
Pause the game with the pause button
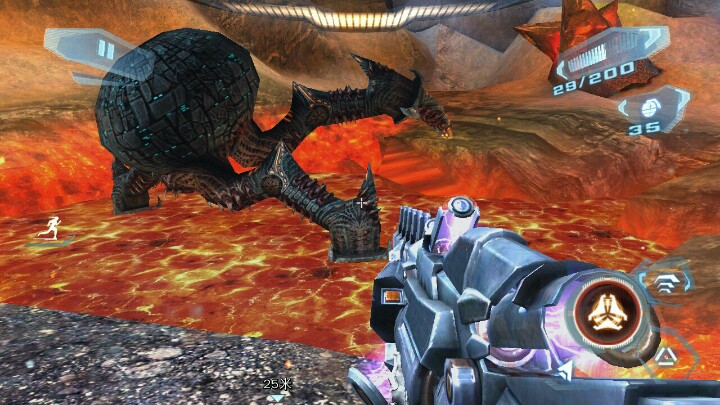(x=104, y=51)
